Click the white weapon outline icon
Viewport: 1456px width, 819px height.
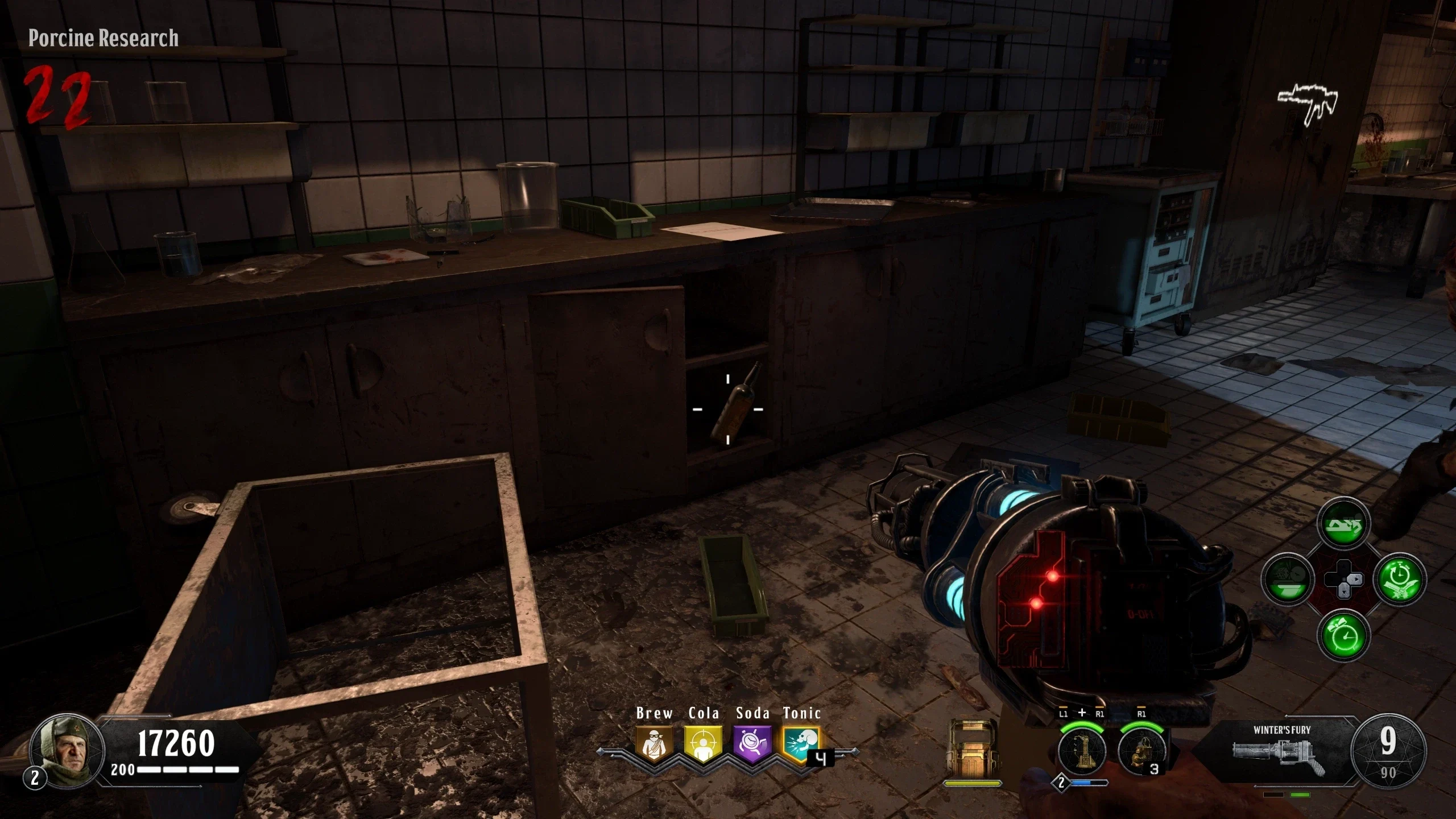click(x=1307, y=104)
